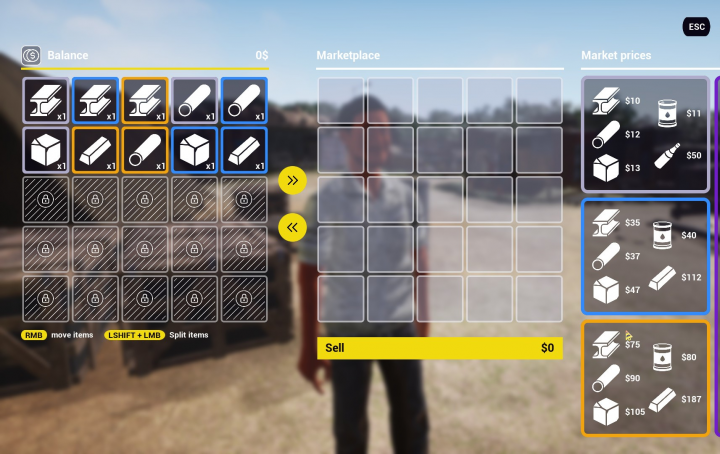720x454 pixels.
Task: Return items to inventory with left arrows
Action: 292,227
